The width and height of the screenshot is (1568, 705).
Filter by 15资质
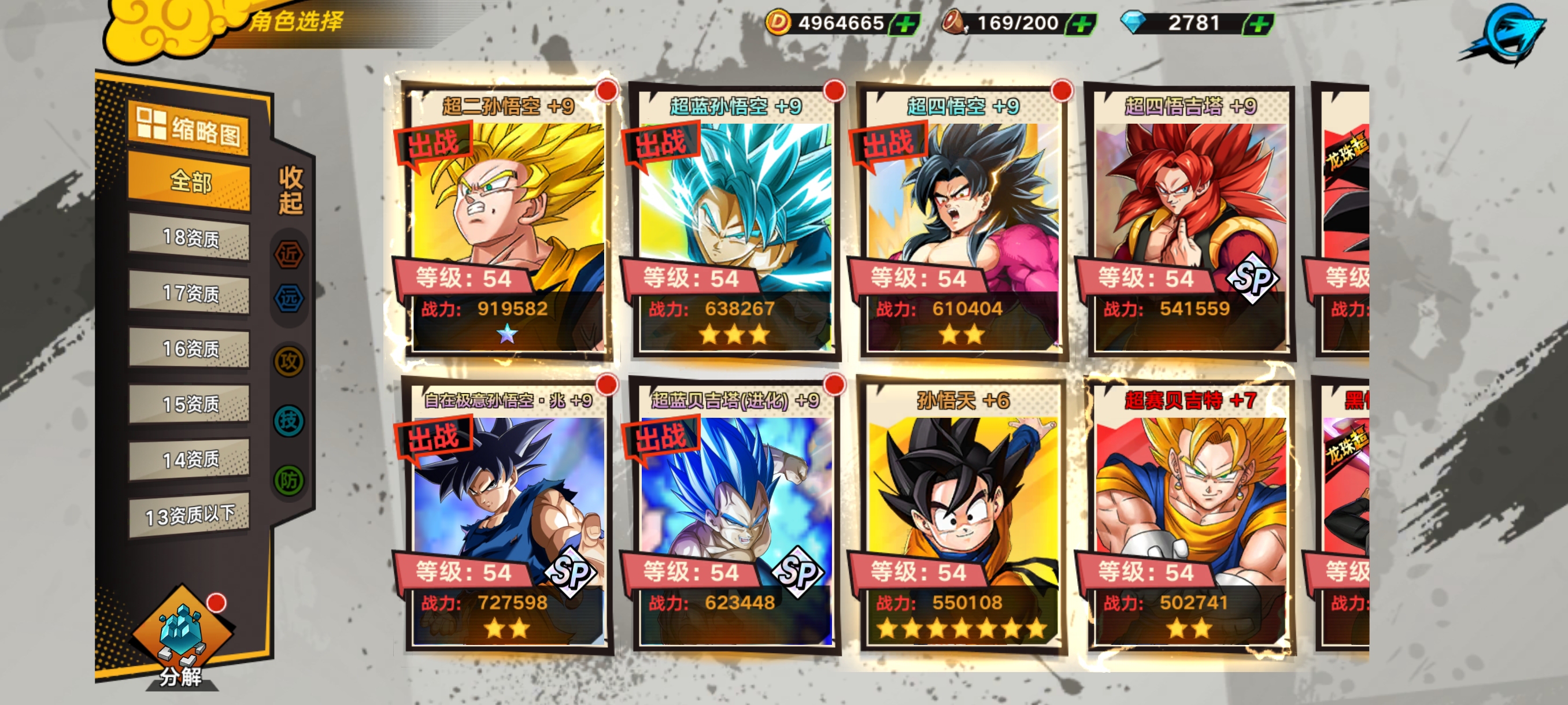click(x=190, y=404)
